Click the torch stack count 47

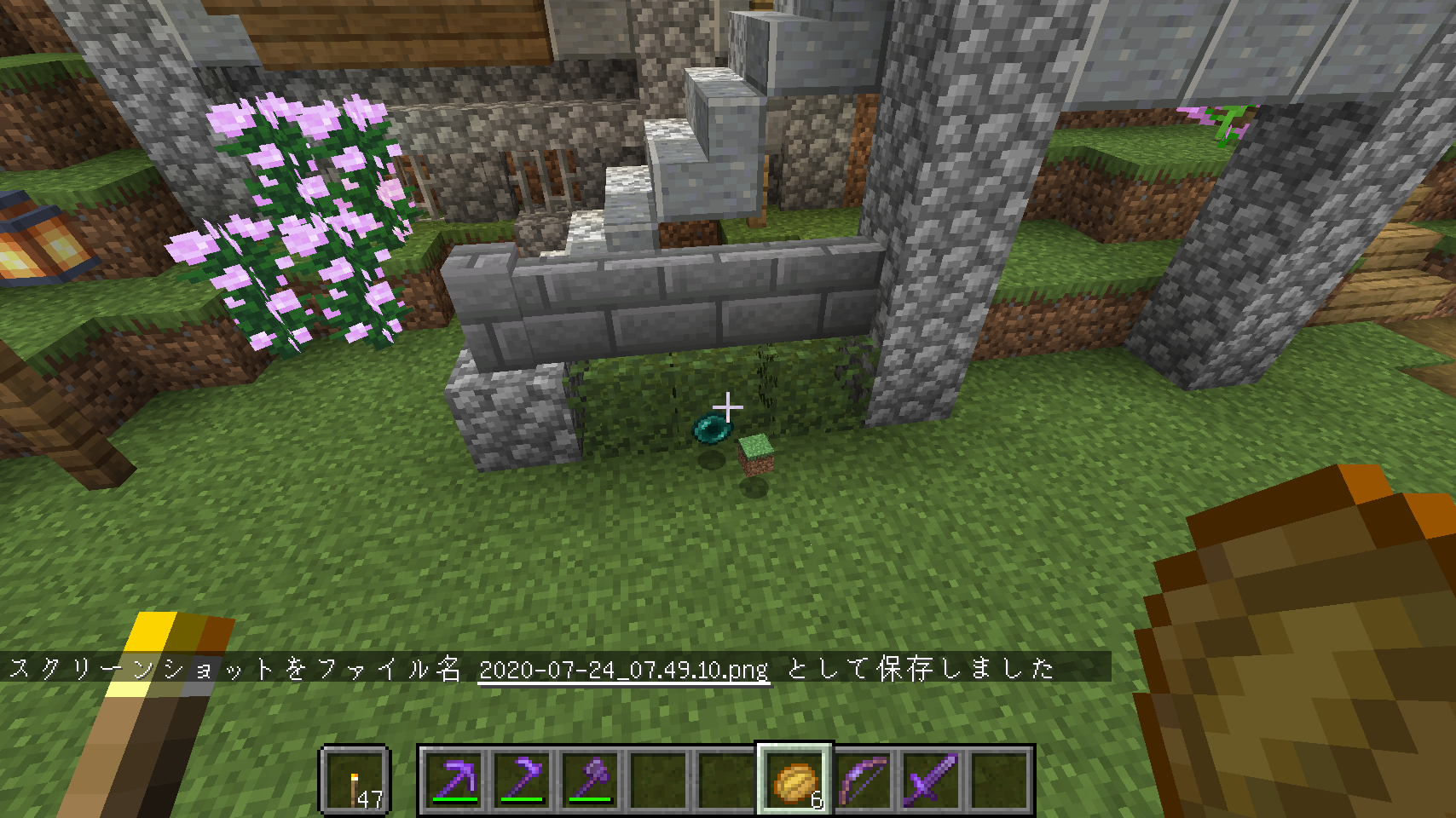pyautogui.click(x=373, y=798)
